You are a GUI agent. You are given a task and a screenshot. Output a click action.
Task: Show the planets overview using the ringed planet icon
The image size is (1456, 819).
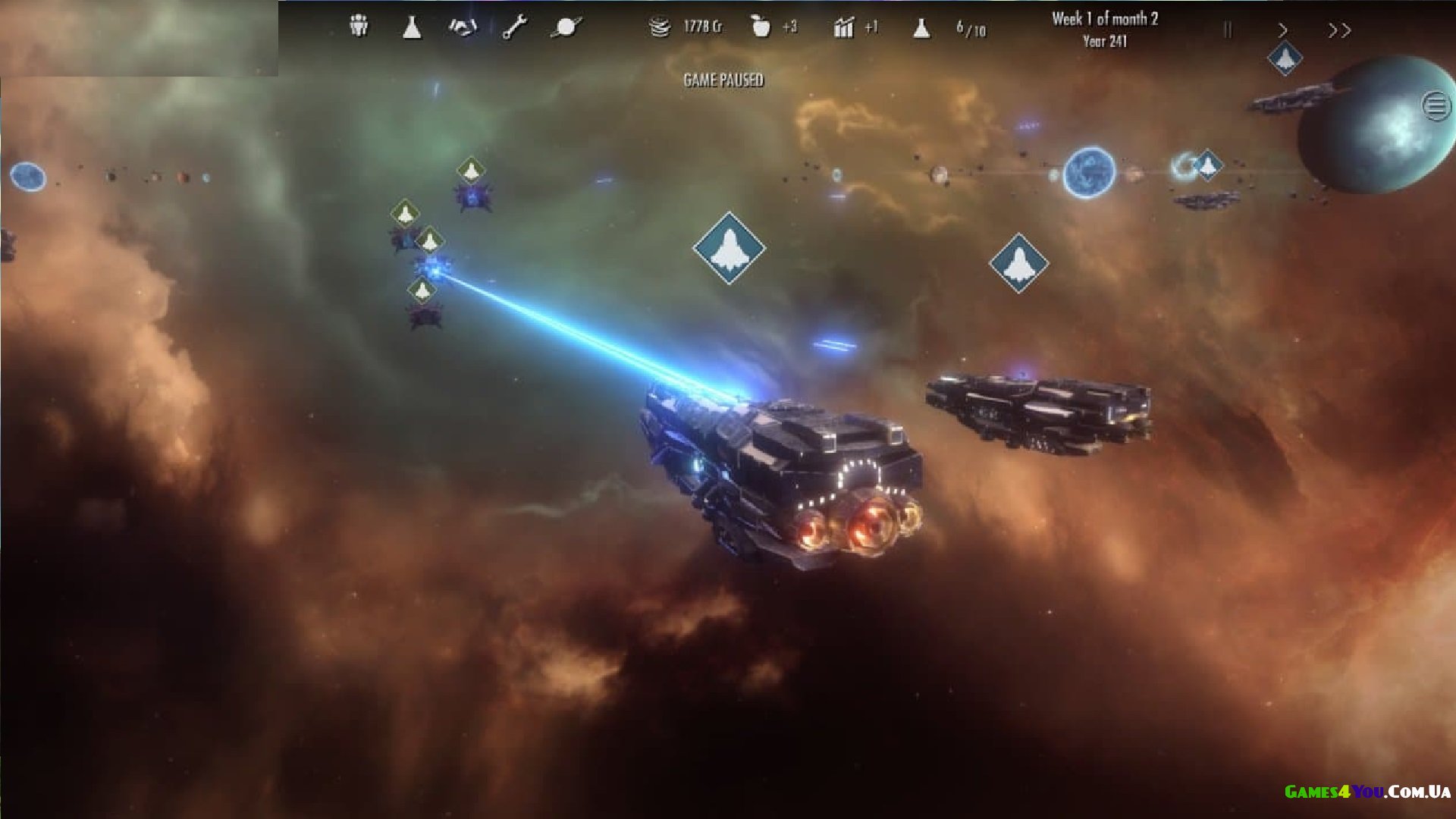566,27
